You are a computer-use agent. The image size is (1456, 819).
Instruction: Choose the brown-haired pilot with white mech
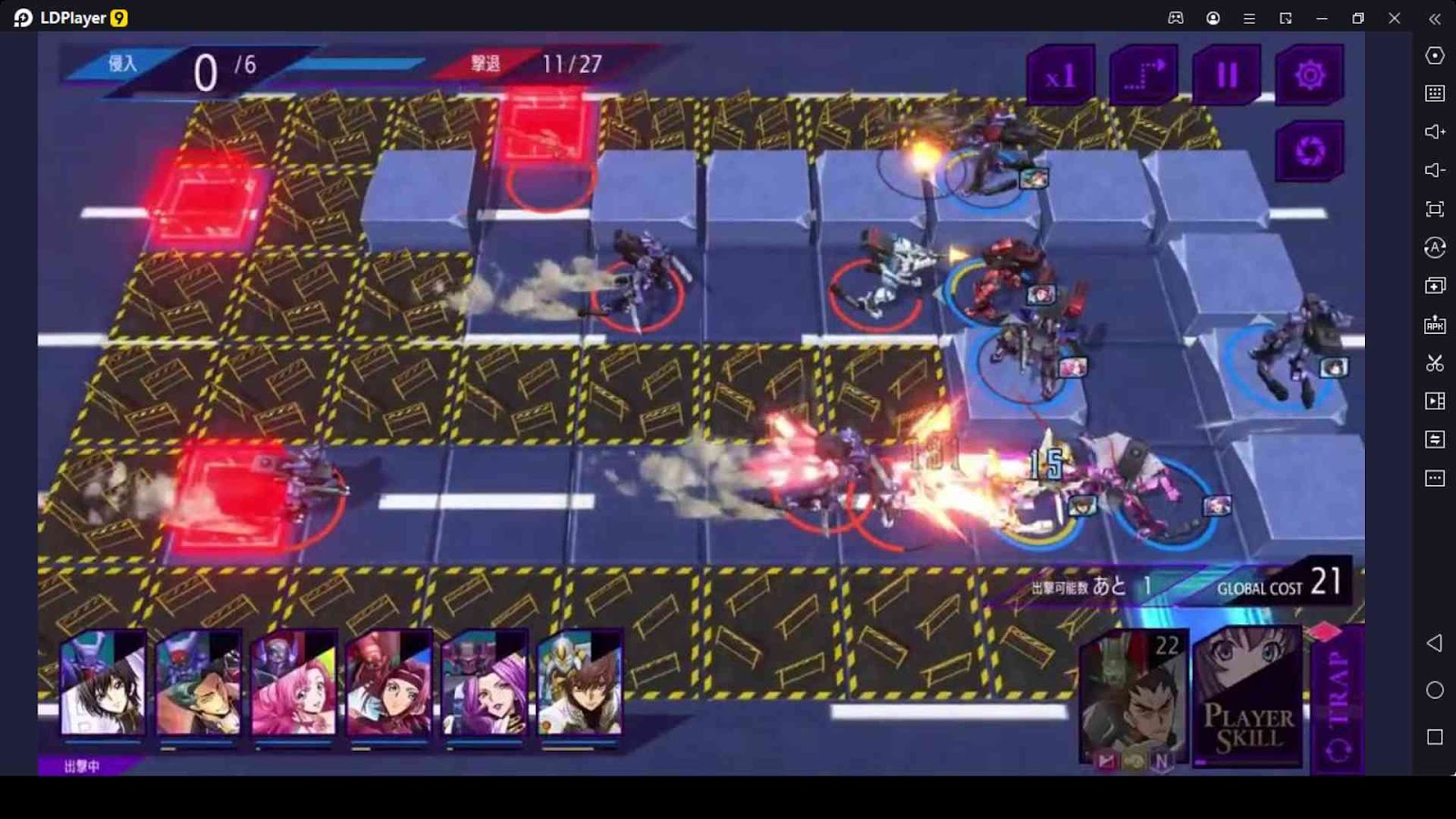pyautogui.click(x=580, y=682)
